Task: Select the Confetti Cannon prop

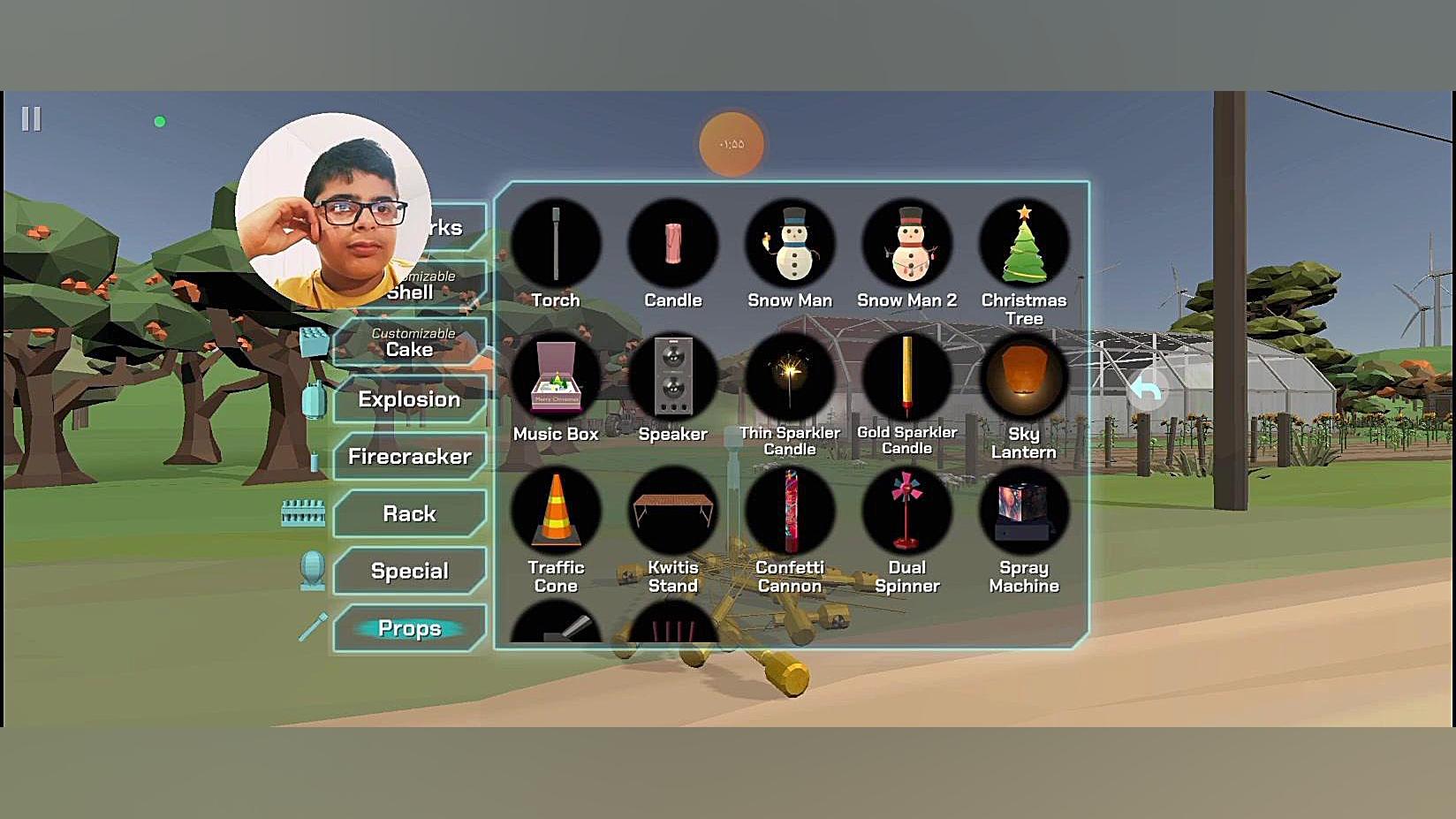Action: [790, 512]
